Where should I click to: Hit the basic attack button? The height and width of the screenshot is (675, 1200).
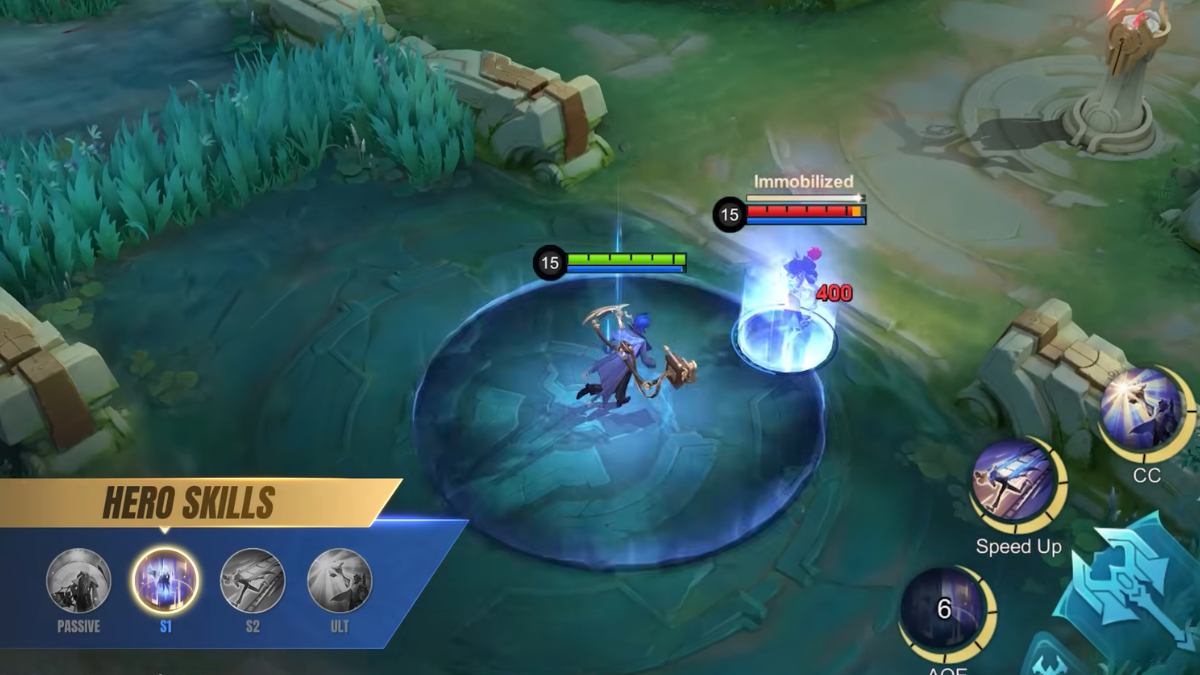[1135, 588]
